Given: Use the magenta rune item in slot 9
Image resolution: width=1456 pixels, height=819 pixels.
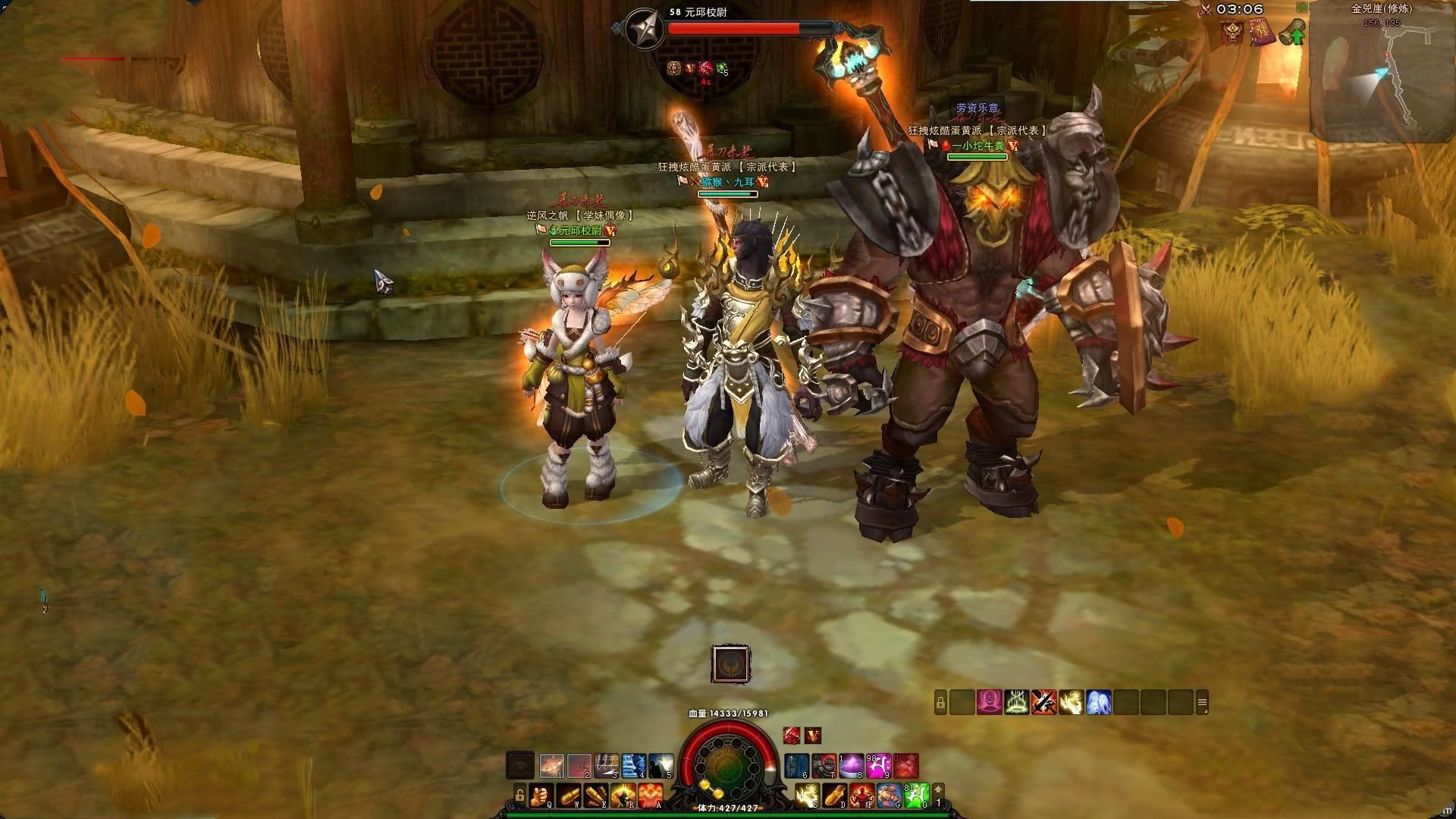Looking at the screenshot, I should (878, 766).
